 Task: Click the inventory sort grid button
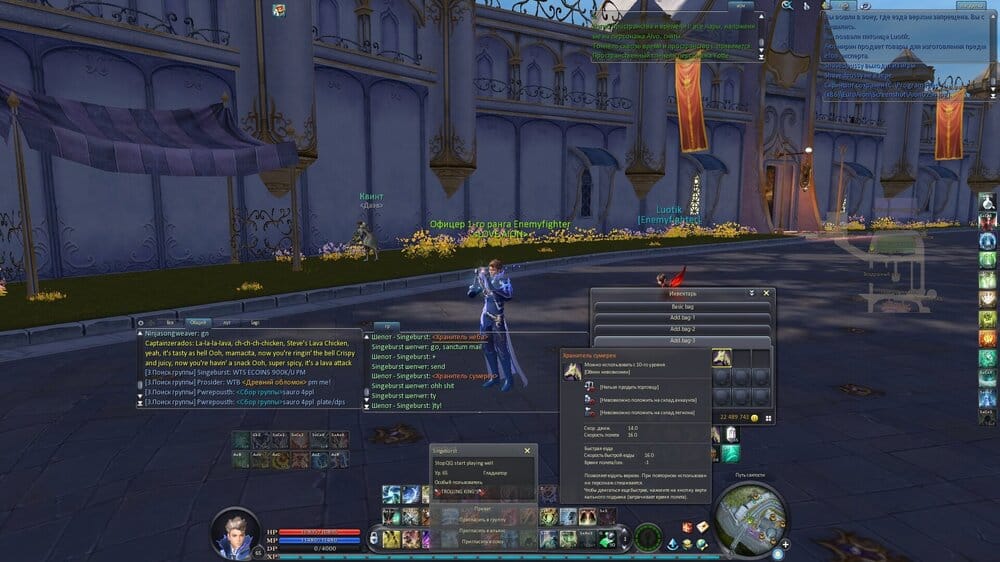click(769, 418)
